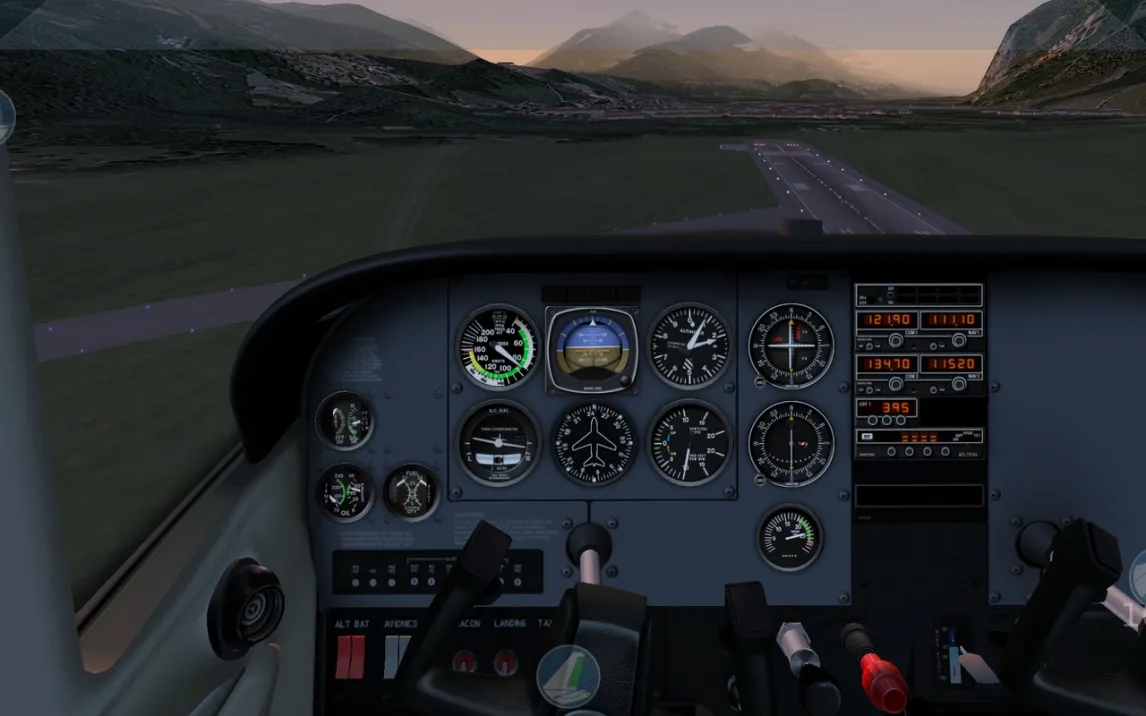Flip the red ALT BAT master switch
The image size is (1146, 716).
point(350,656)
